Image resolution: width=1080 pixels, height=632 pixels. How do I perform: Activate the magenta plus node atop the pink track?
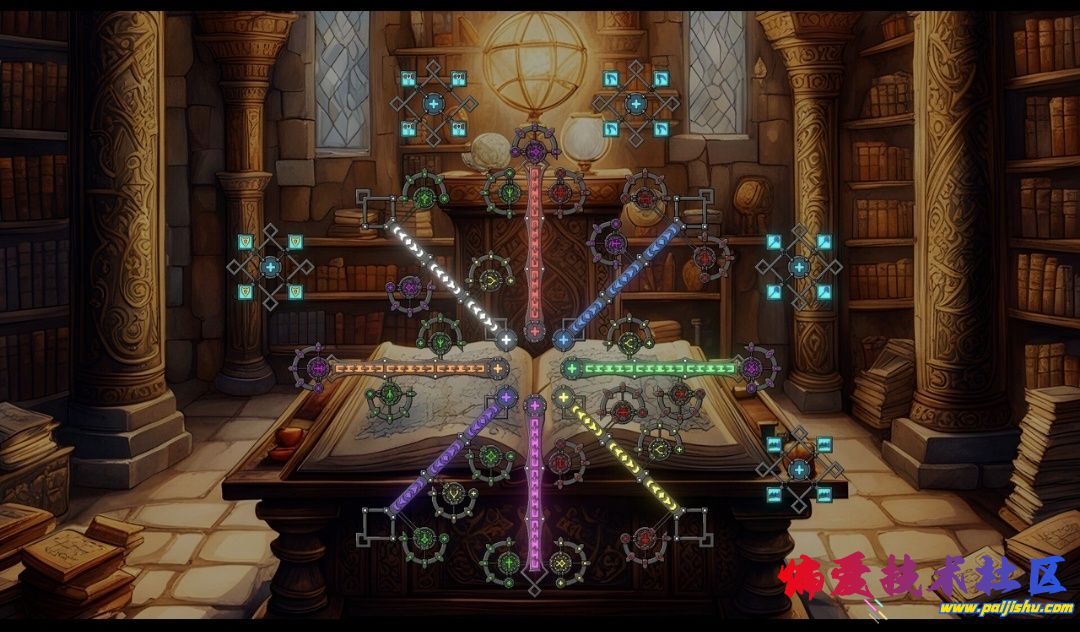click(x=535, y=406)
